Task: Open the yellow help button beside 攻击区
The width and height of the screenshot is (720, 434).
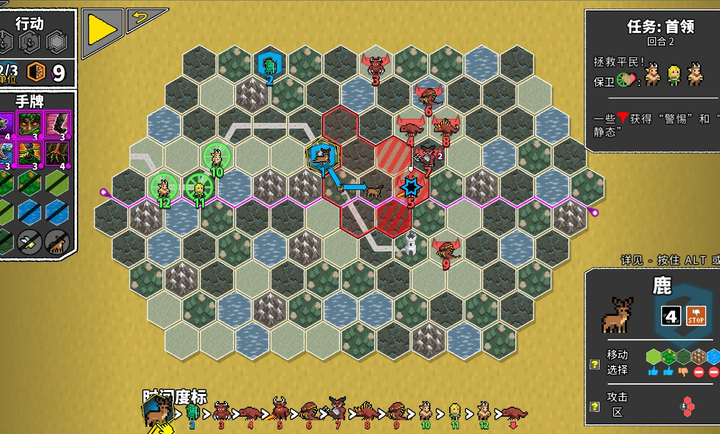Action: (595, 406)
